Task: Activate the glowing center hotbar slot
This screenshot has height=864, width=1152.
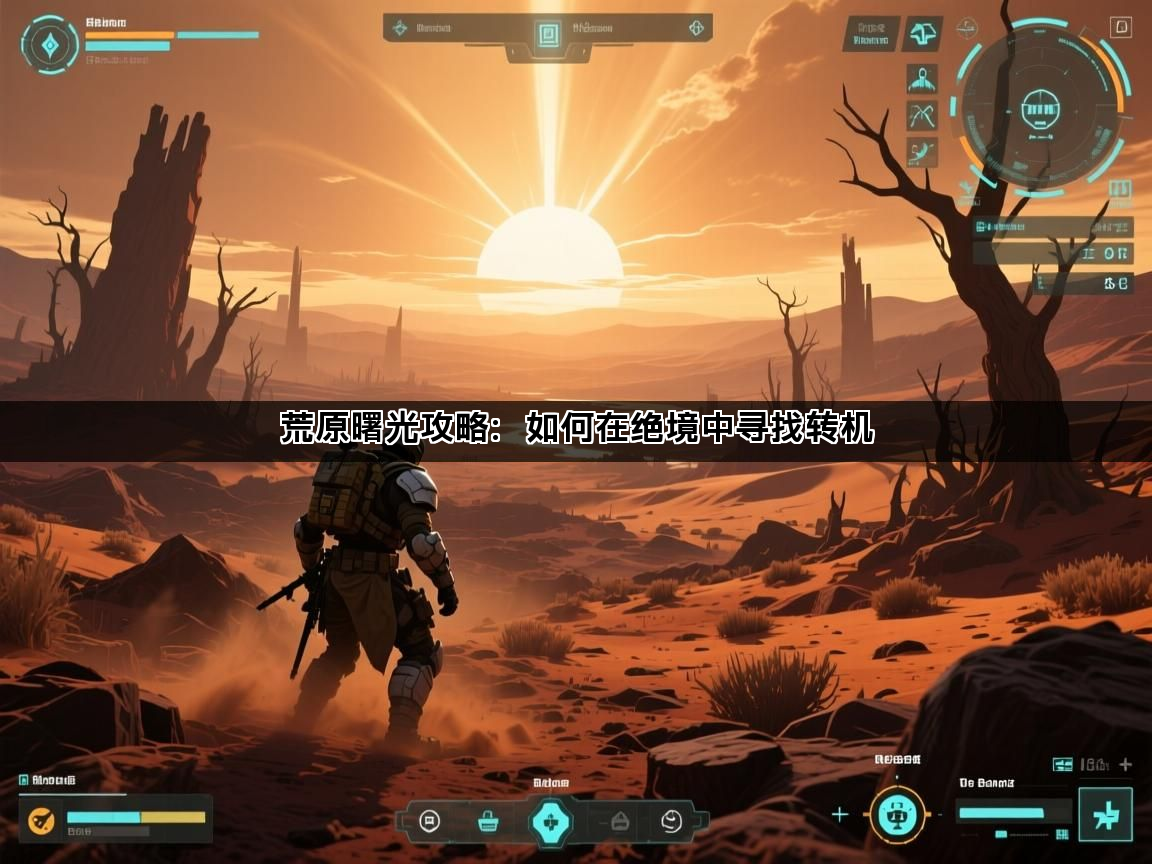Action: pyautogui.click(x=550, y=821)
